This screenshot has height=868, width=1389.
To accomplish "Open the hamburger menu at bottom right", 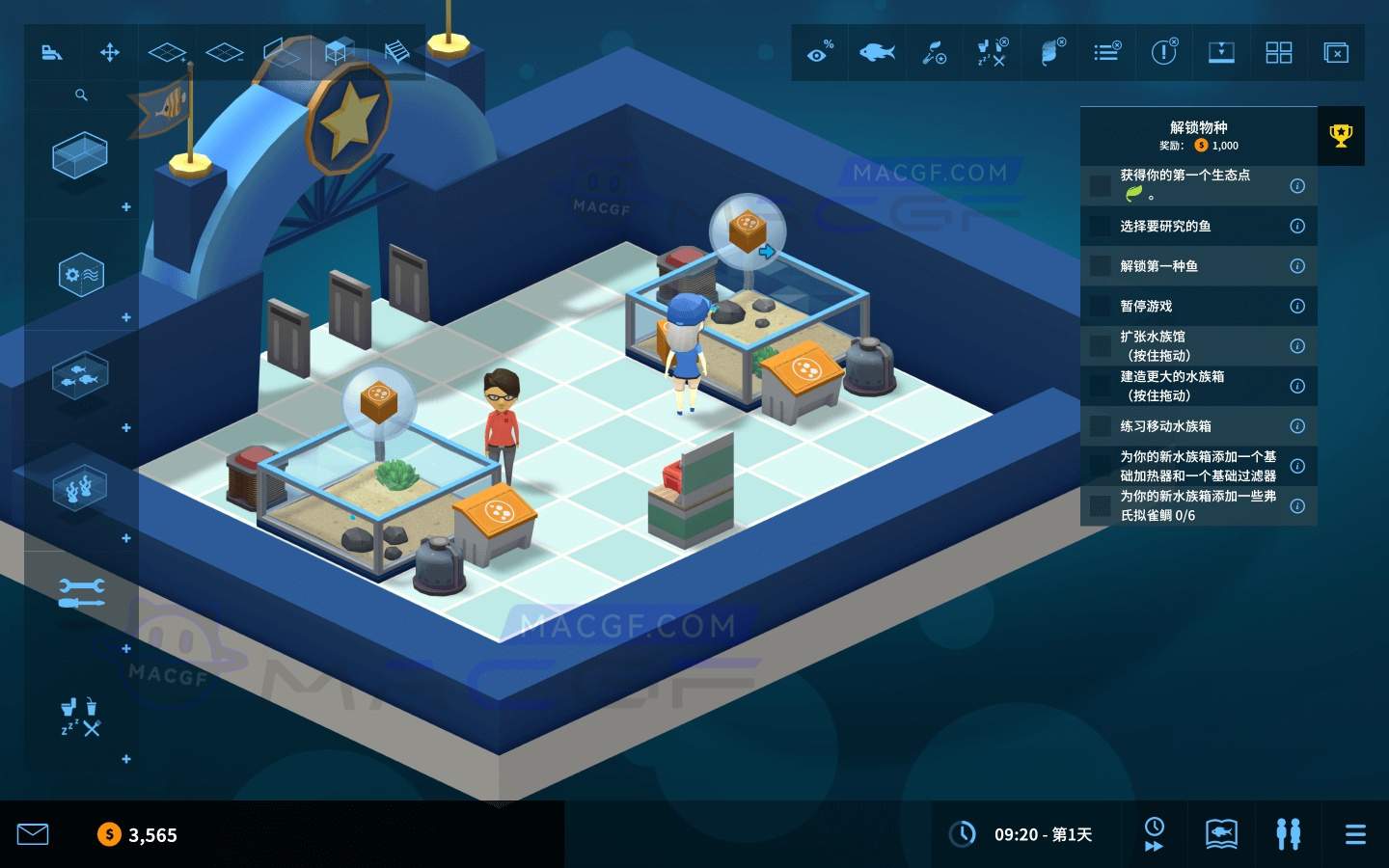I will point(1356,833).
